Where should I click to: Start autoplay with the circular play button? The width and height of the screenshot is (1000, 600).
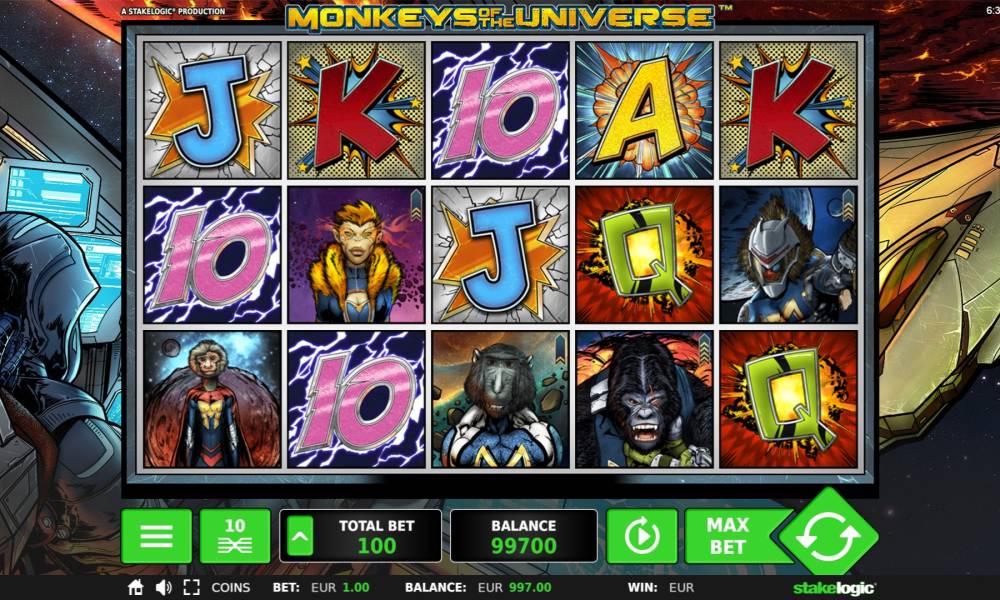click(x=641, y=537)
